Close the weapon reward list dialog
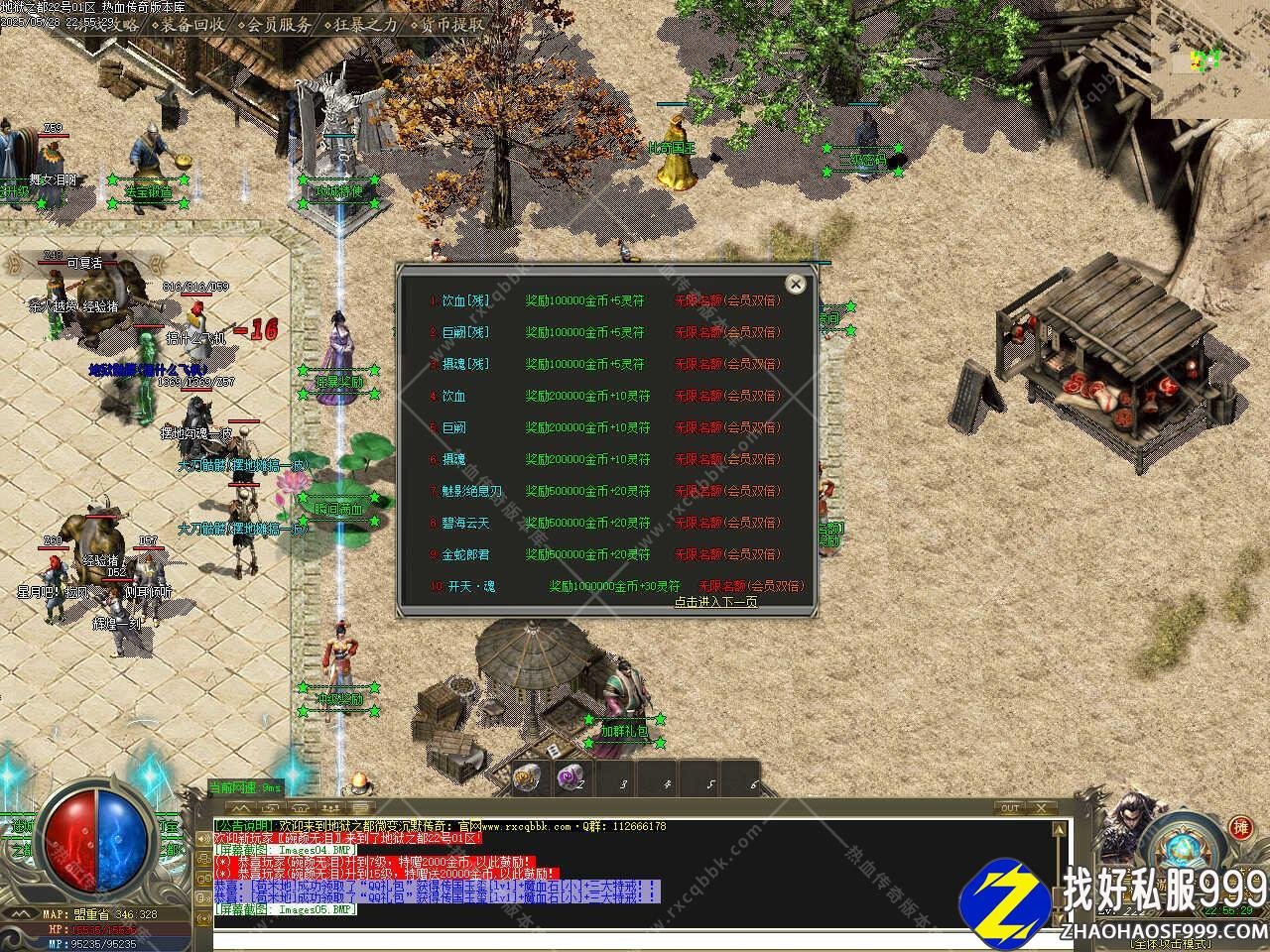This screenshot has height=952, width=1270. [x=795, y=285]
